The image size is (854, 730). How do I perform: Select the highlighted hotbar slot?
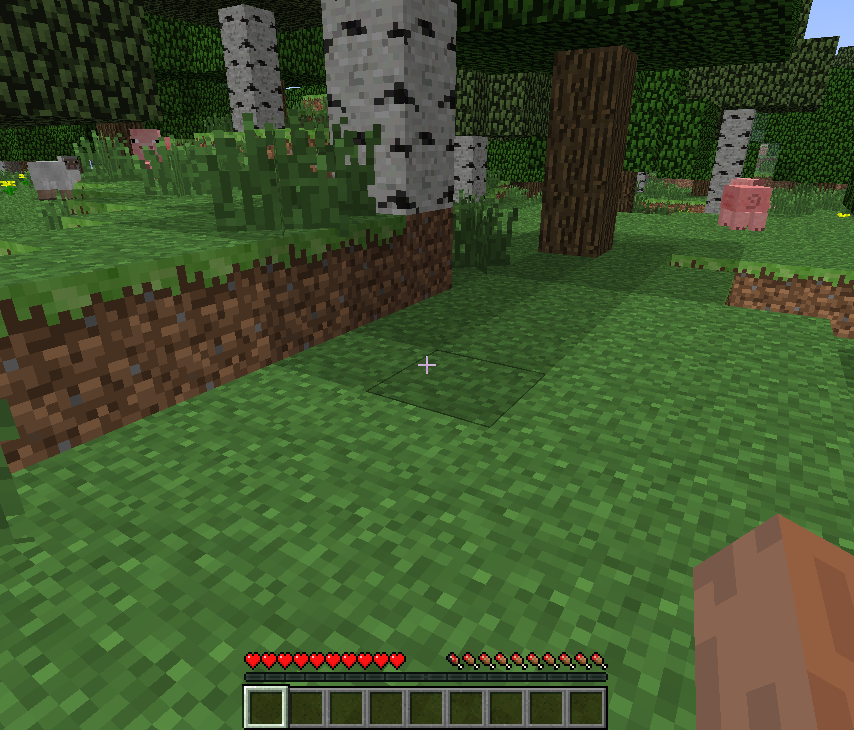(x=266, y=707)
